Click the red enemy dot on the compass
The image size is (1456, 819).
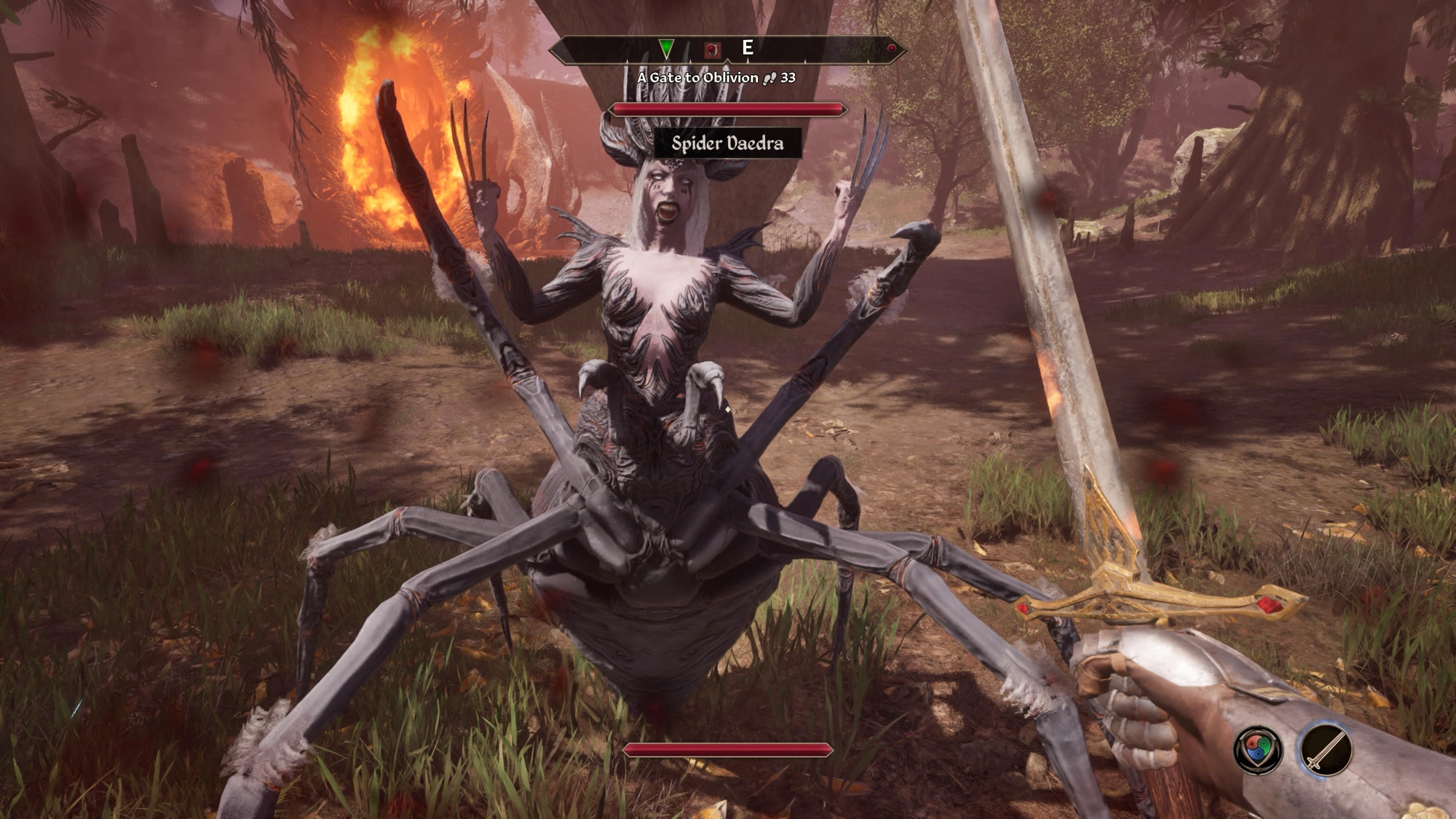[x=891, y=48]
